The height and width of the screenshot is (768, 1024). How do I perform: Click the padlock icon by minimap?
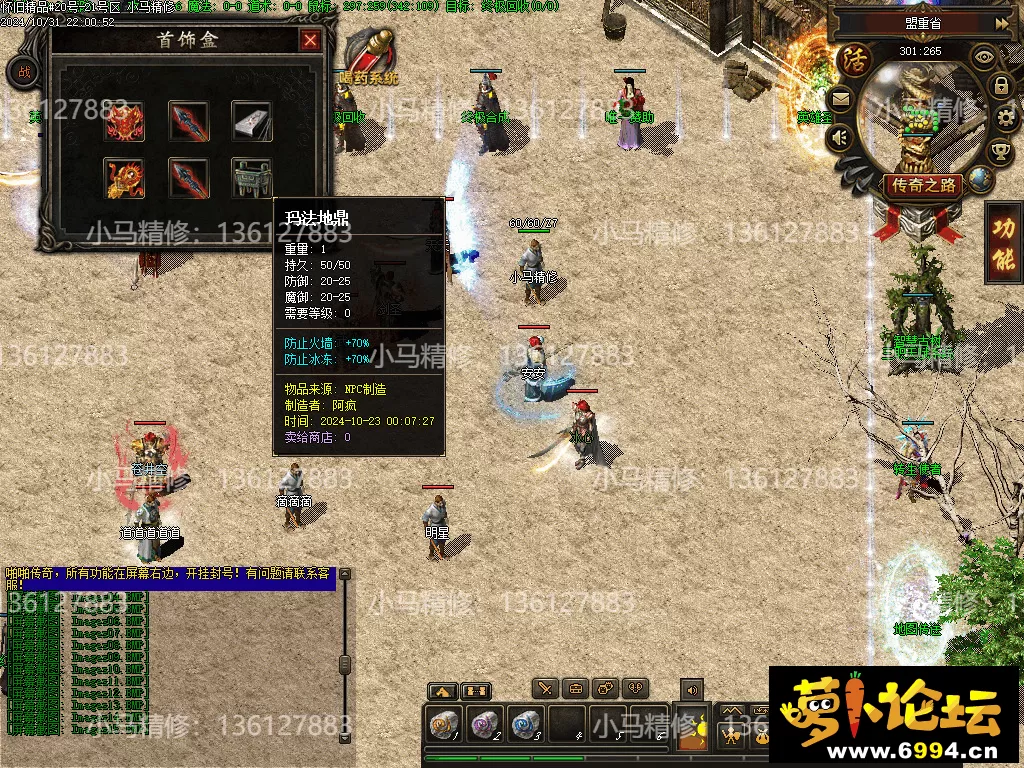(x=1000, y=86)
